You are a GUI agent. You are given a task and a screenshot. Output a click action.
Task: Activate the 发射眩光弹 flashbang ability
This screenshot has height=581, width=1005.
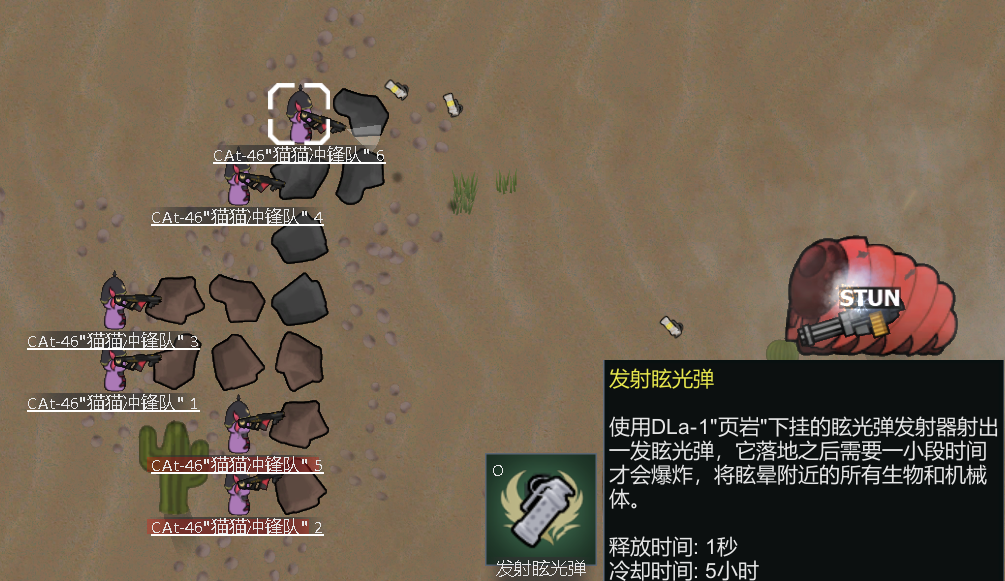[x=540, y=508]
